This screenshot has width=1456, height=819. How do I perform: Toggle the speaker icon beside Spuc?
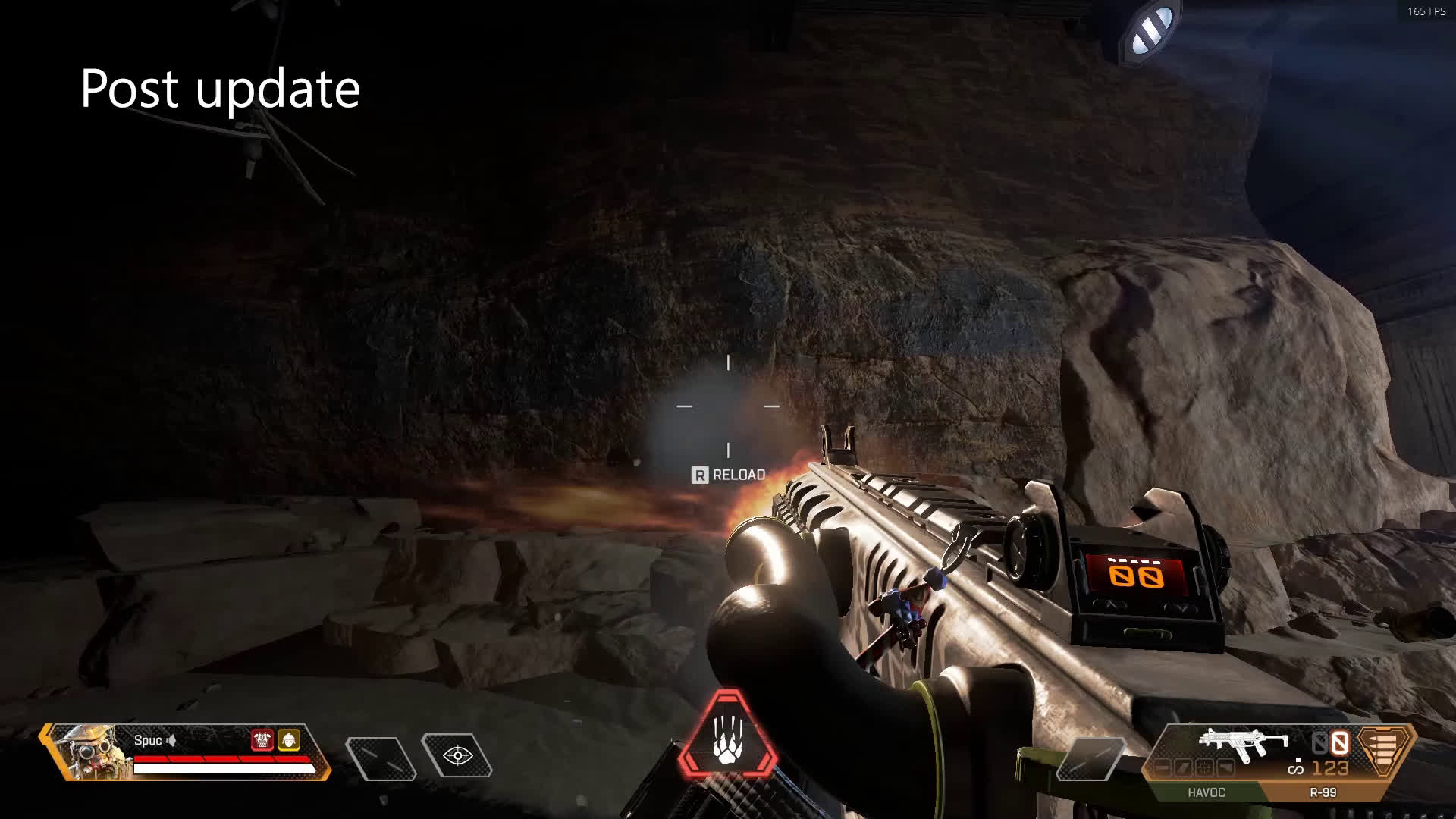pyautogui.click(x=172, y=741)
